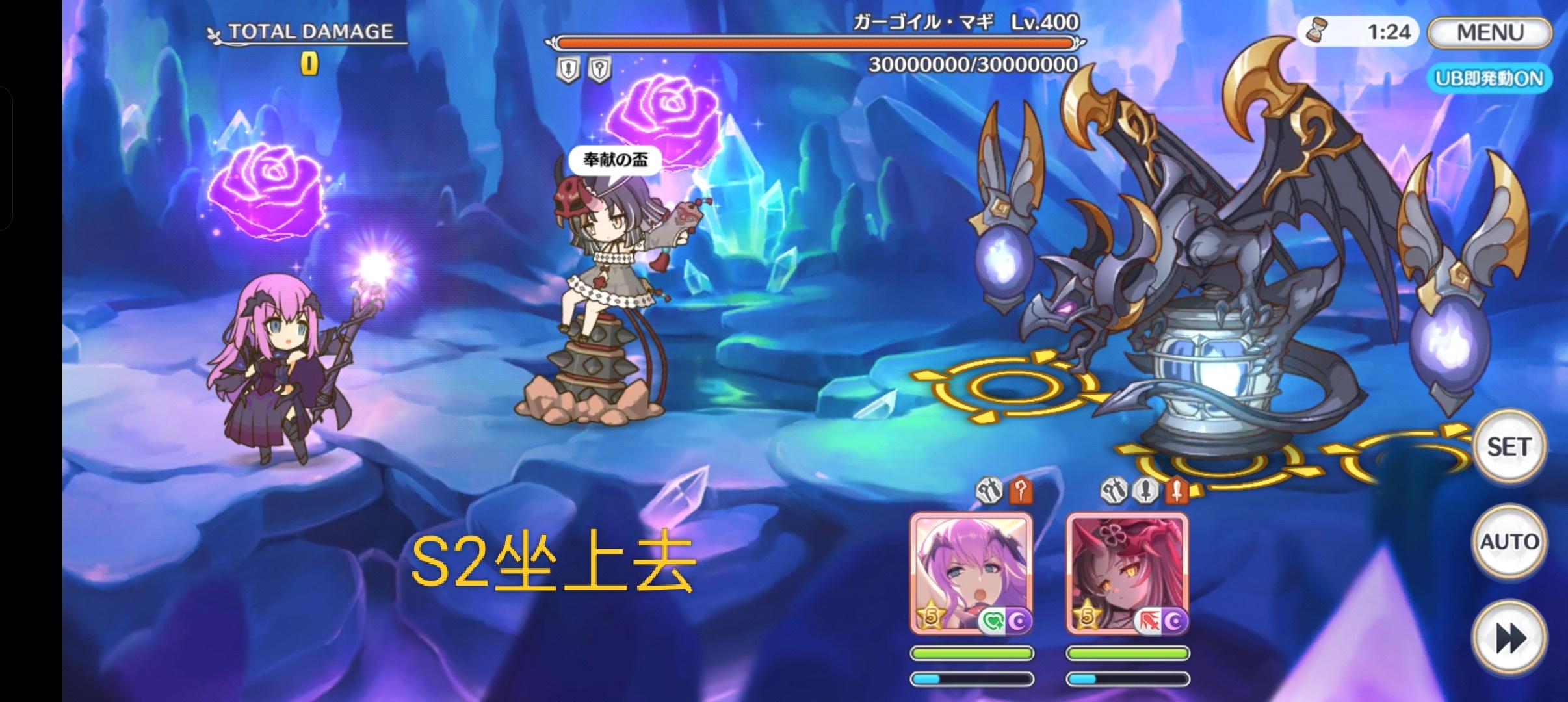Screen dimensions: 1568x702
Task: Toggle the fast-forward battle speed
Action: (1511, 635)
